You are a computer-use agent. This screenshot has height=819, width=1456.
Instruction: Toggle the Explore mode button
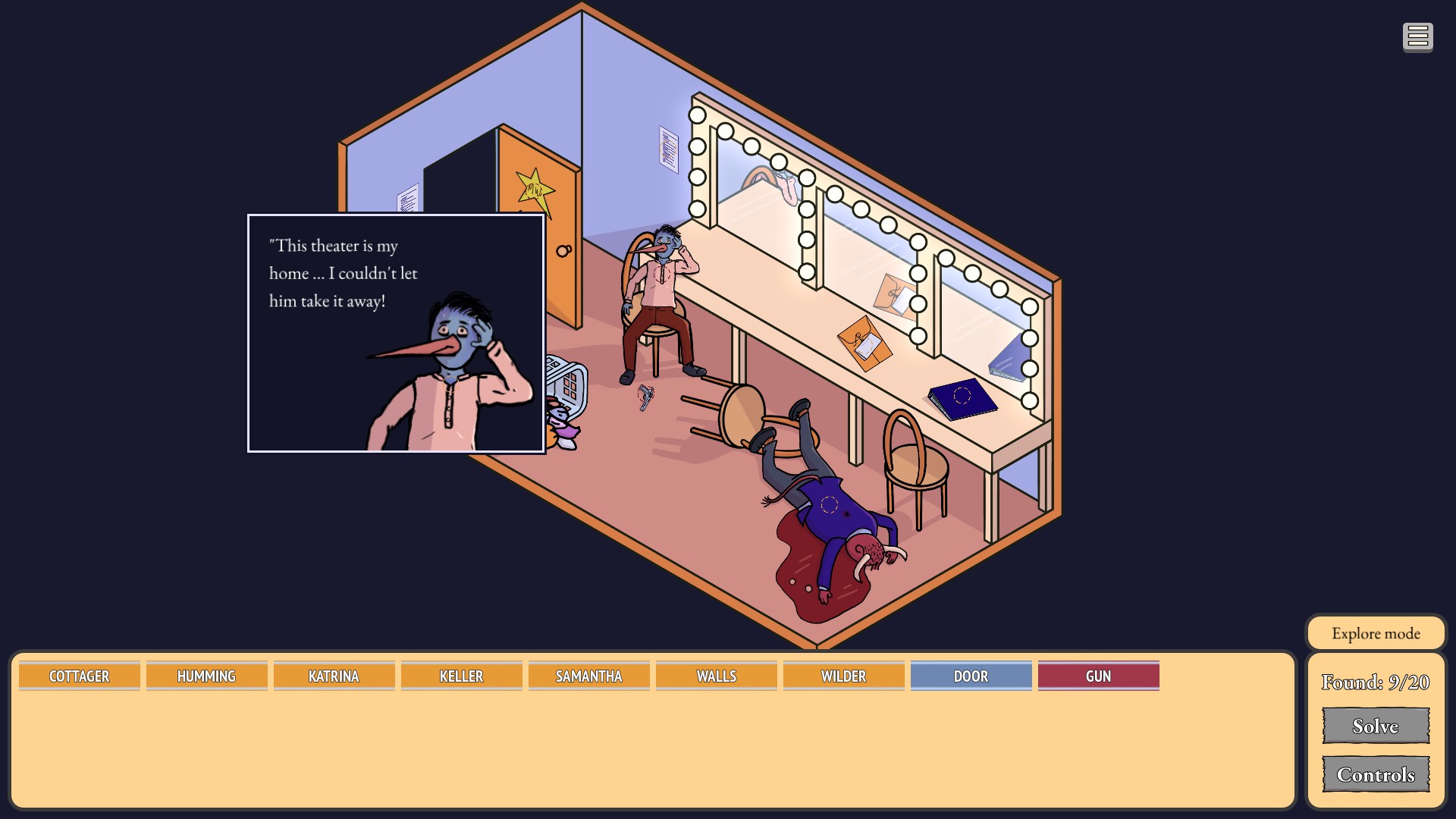[x=1376, y=633]
